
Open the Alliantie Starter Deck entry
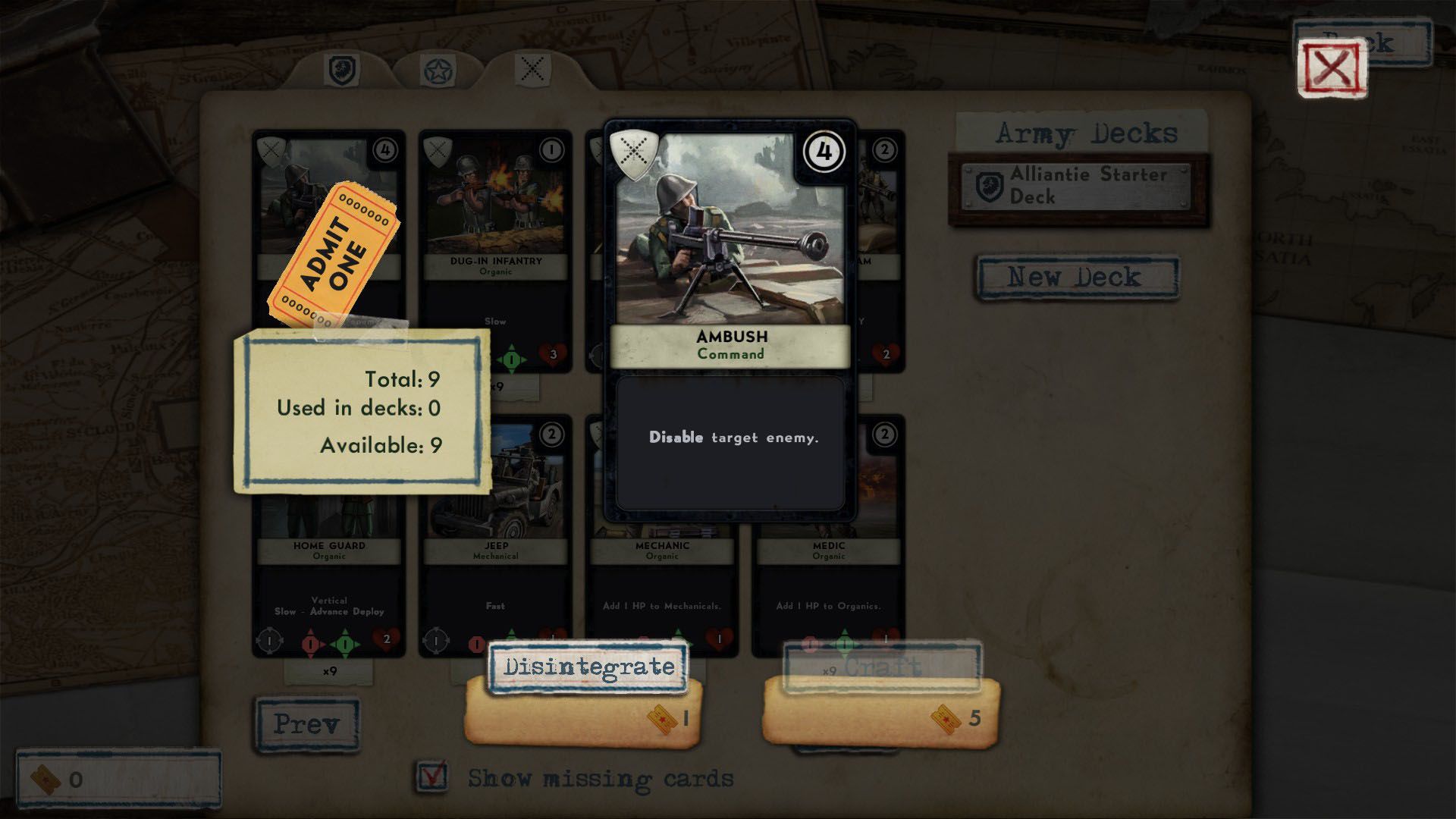click(x=1077, y=187)
